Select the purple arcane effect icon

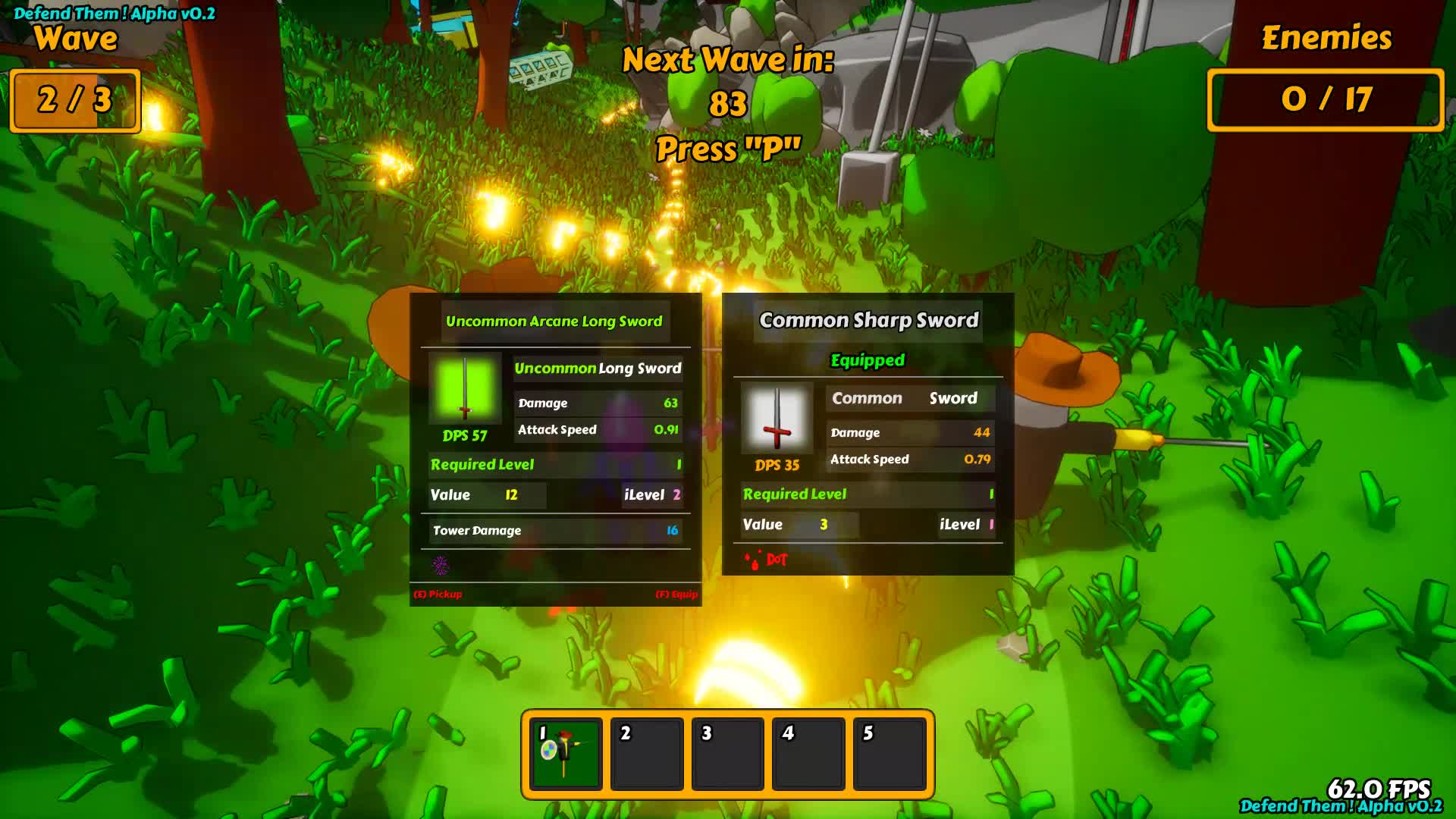pyautogui.click(x=441, y=565)
